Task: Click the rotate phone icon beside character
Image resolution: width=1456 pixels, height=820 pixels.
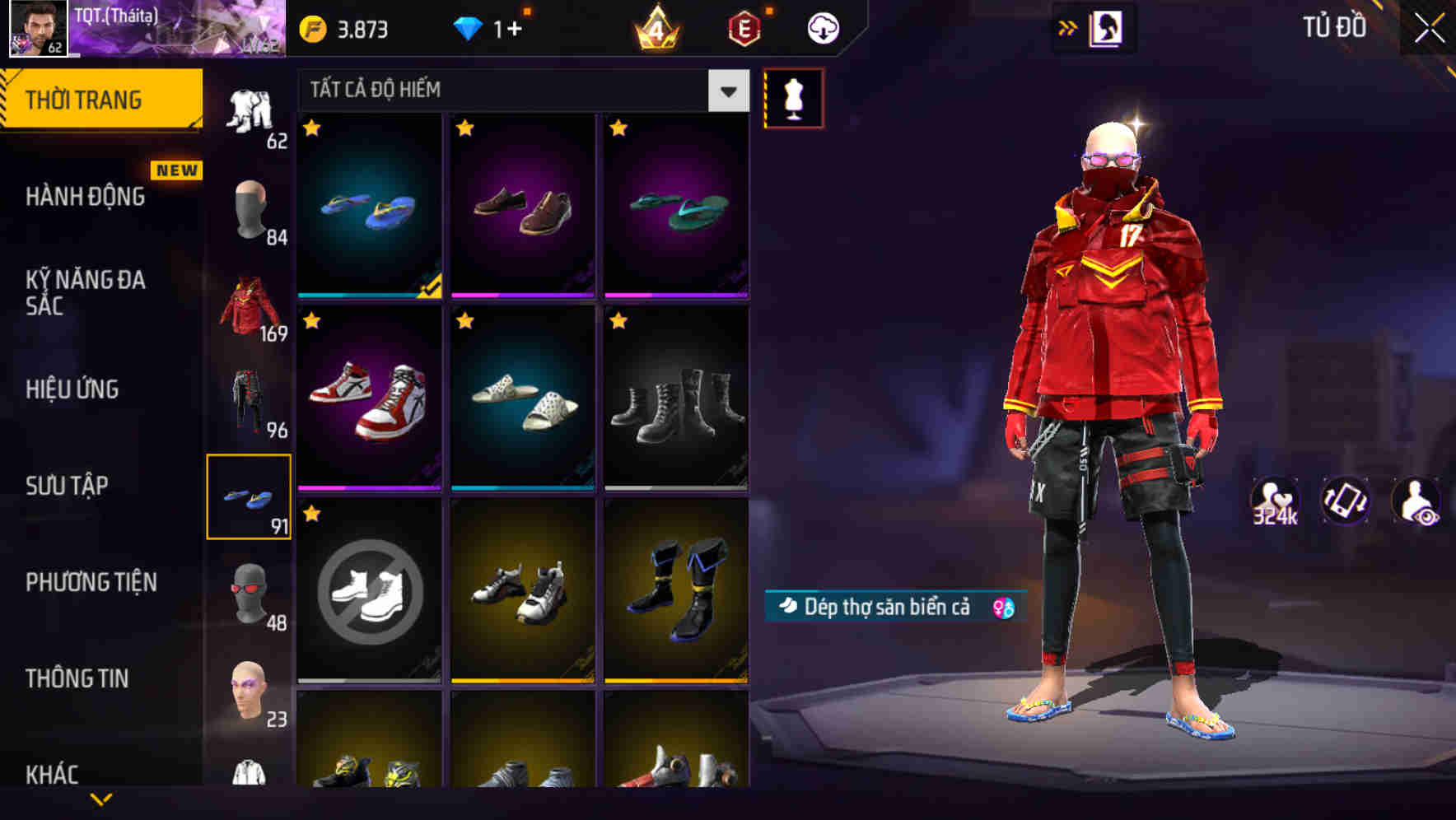Action: [x=1346, y=500]
